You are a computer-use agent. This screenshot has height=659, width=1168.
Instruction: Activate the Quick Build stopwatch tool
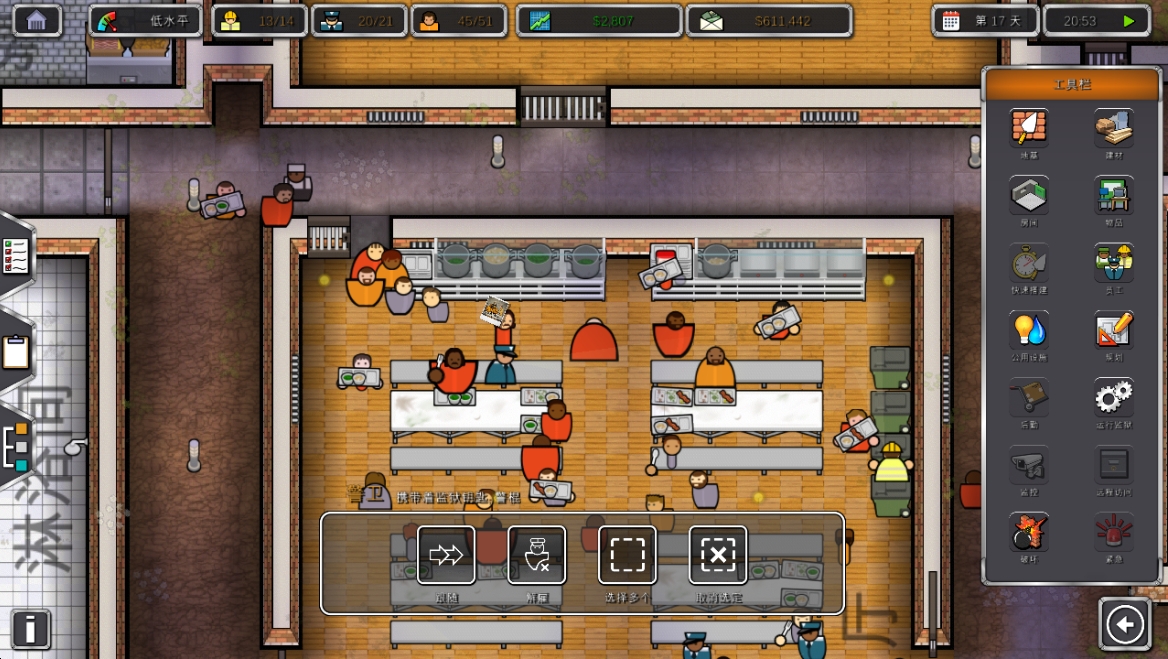pyautogui.click(x=1029, y=263)
